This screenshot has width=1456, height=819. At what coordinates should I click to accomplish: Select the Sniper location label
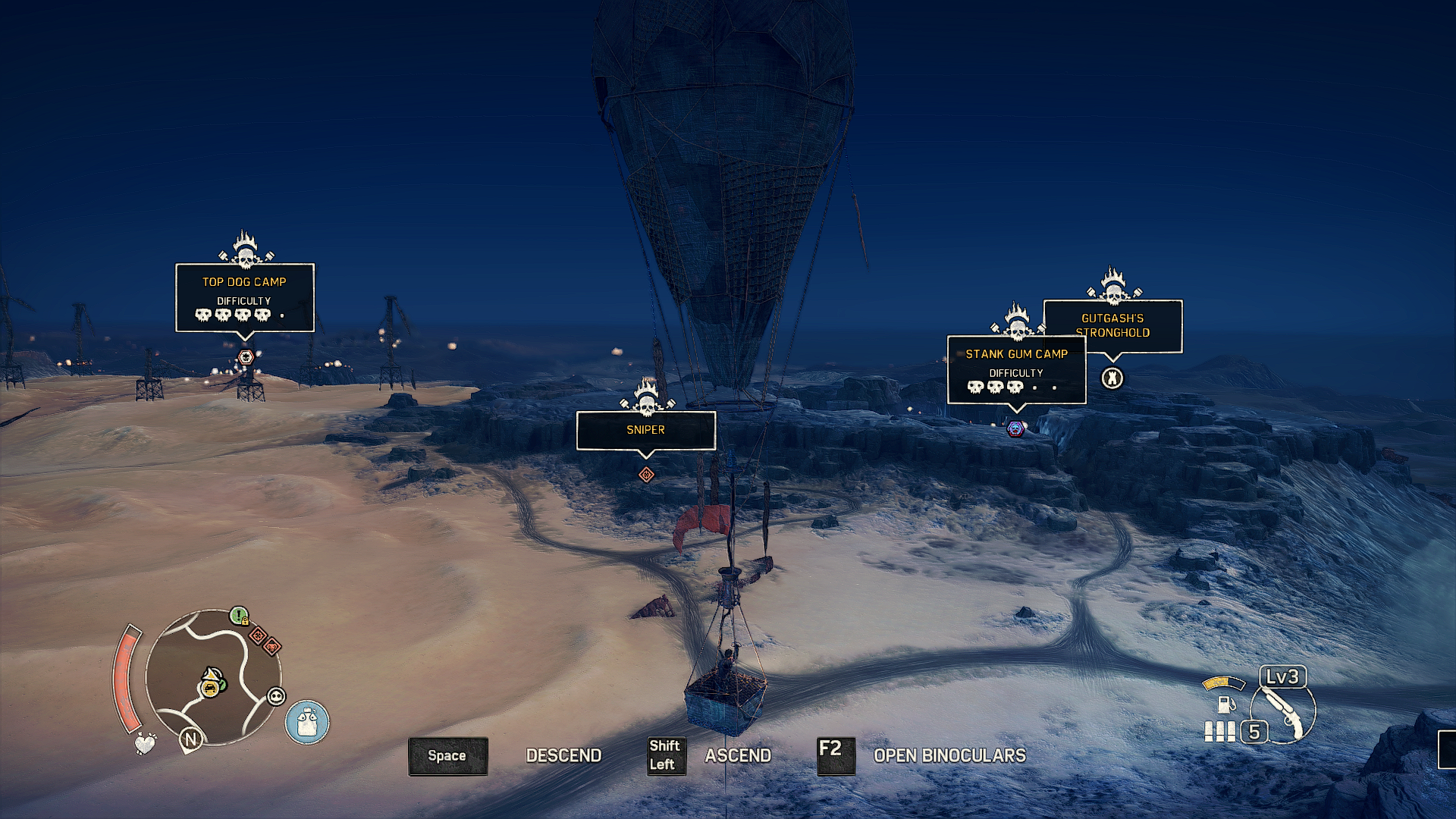645,430
